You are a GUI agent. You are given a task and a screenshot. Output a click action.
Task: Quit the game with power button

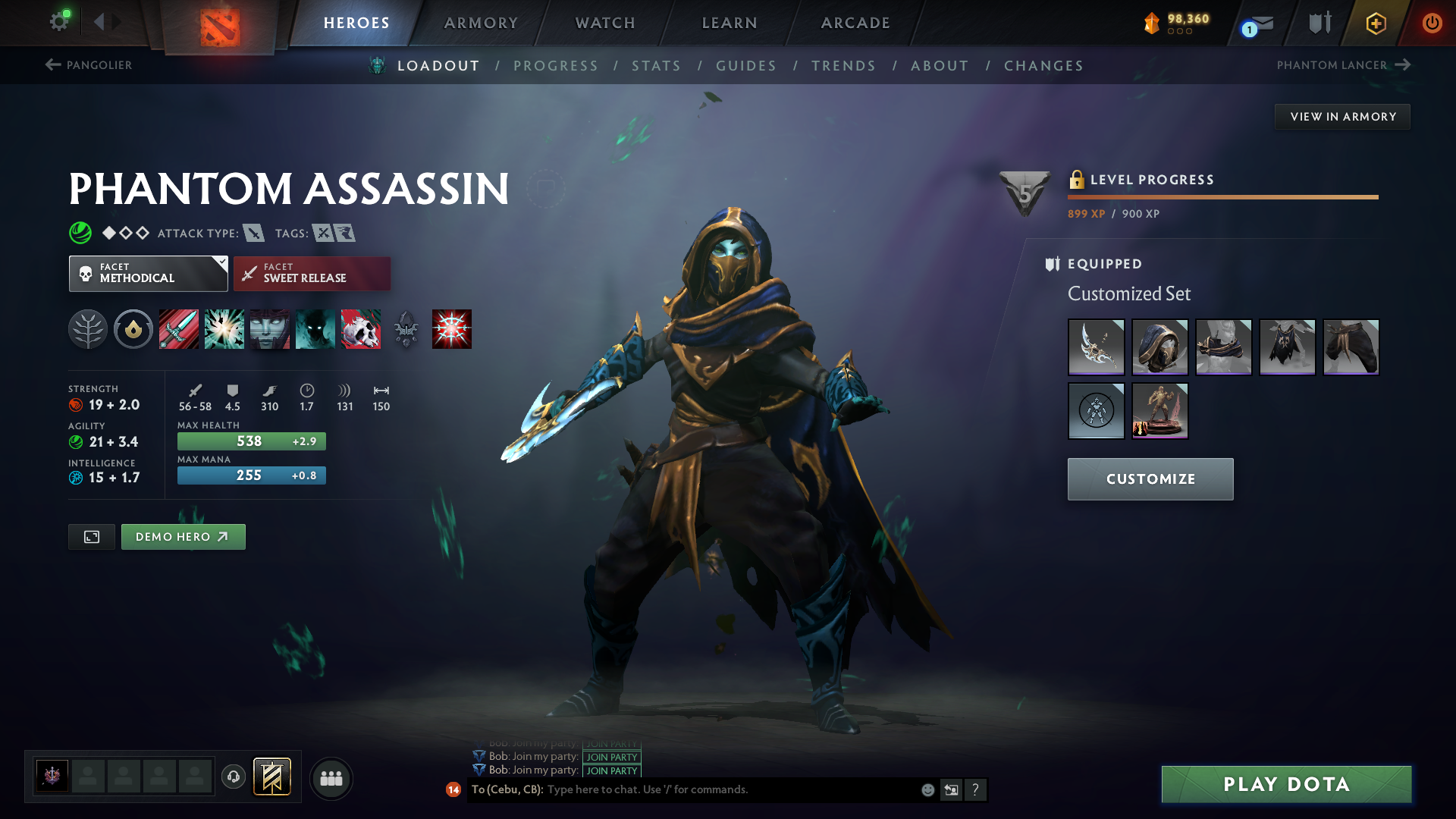pyautogui.click(x=1432, y=23)
